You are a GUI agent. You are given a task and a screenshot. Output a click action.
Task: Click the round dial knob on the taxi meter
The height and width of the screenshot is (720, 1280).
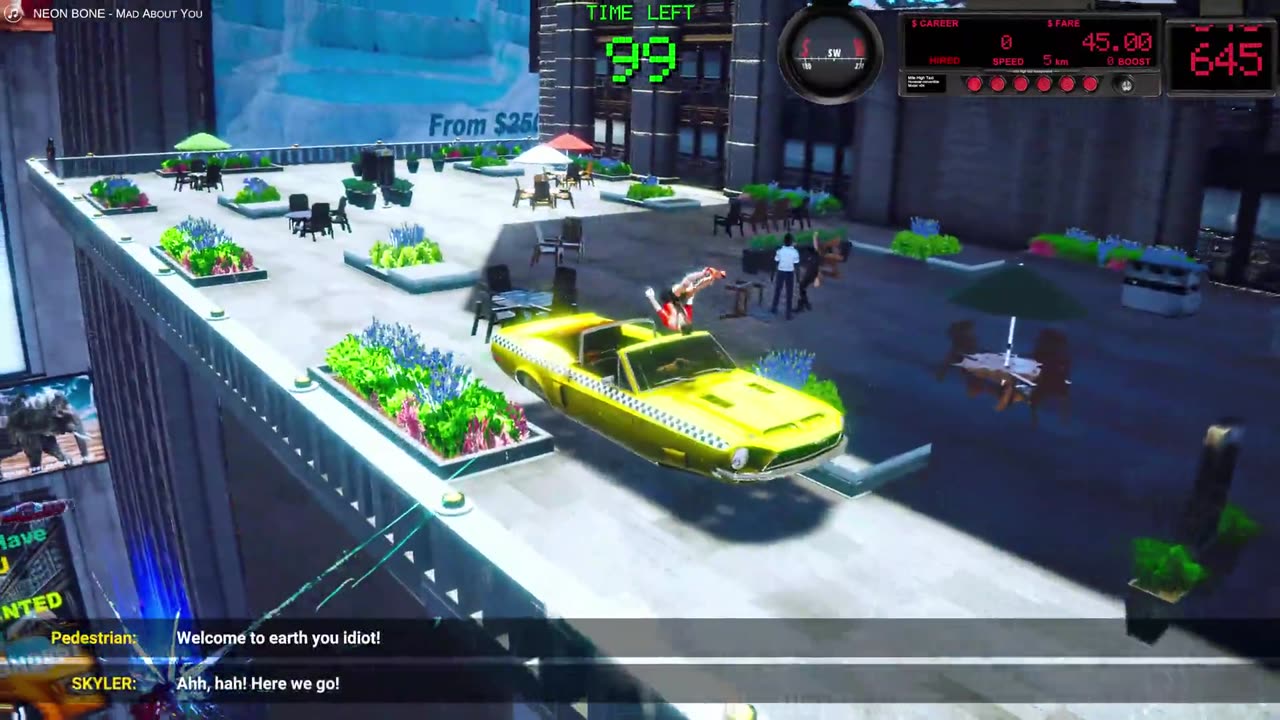(x=1126, y=85)
